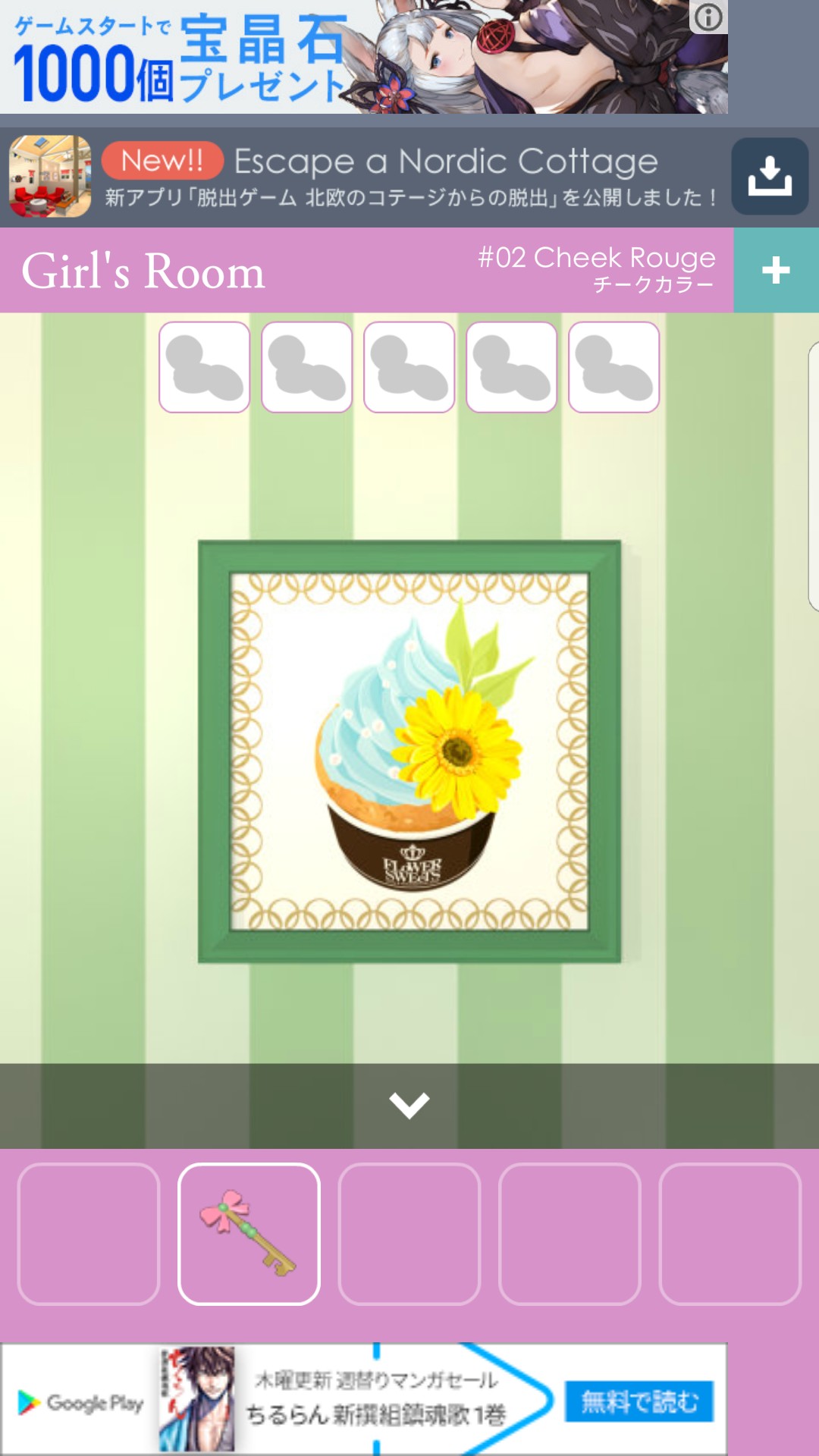Go back using the down arrow bar

(409, 1105)
